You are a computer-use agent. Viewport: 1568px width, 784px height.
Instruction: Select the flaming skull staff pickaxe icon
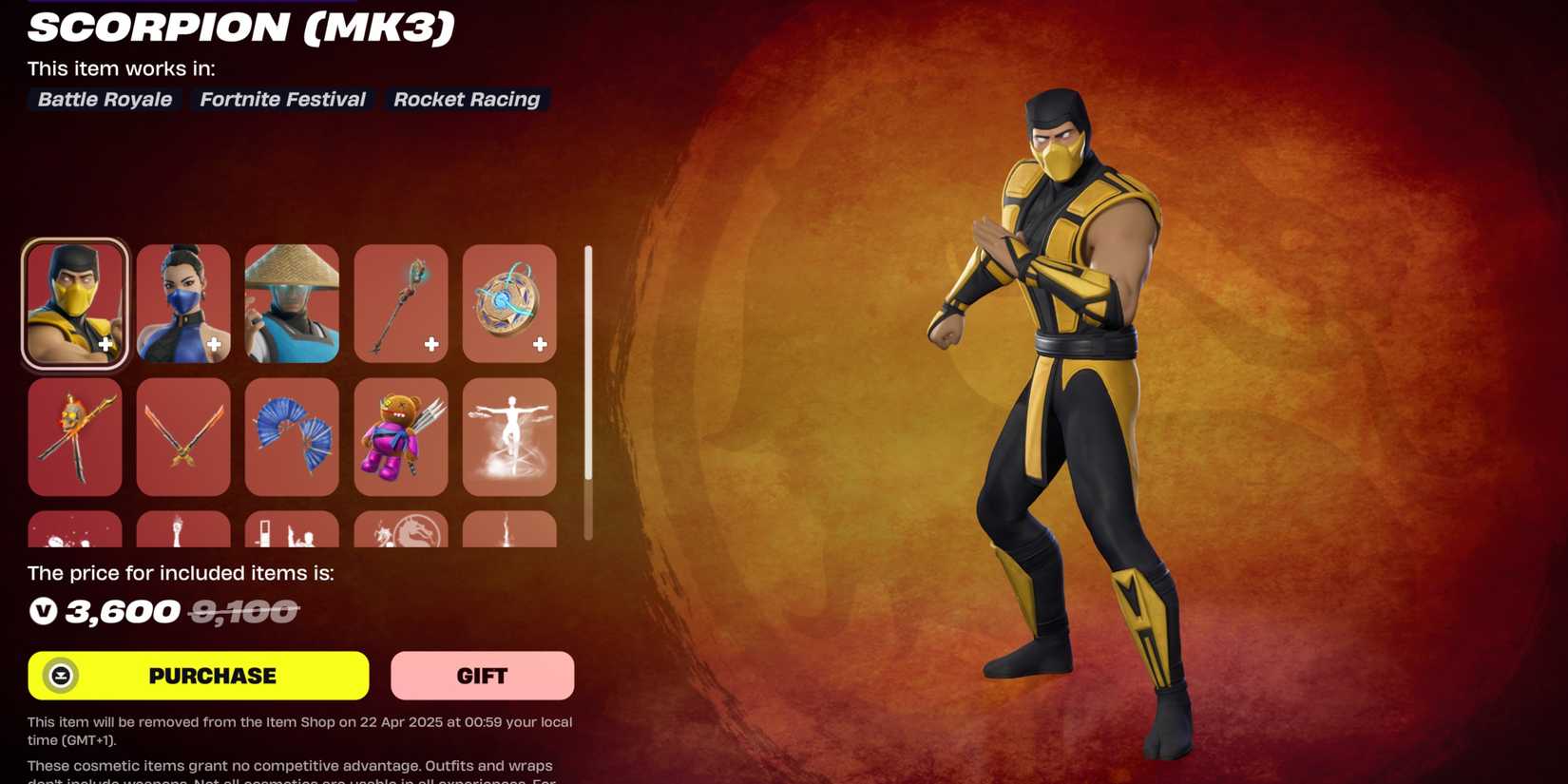(74, 437)
